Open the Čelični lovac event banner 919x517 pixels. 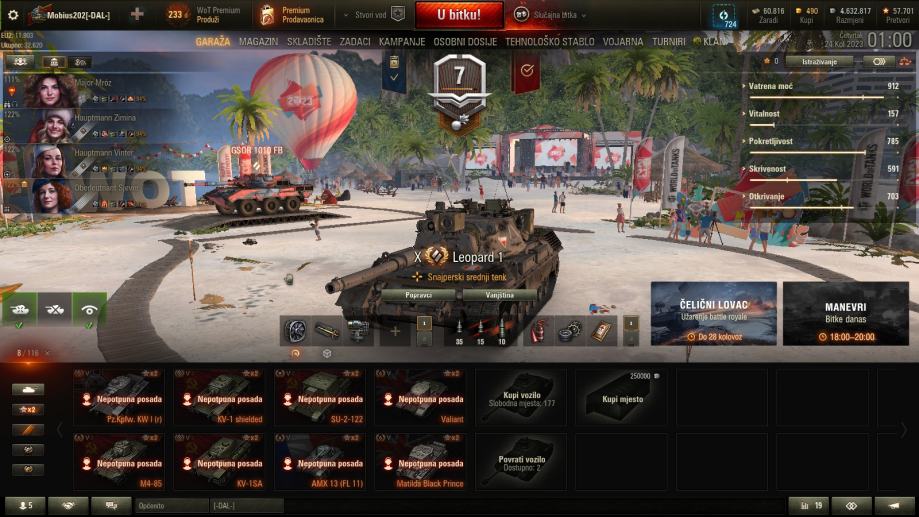pyautogui.click(x=713, y=313)
